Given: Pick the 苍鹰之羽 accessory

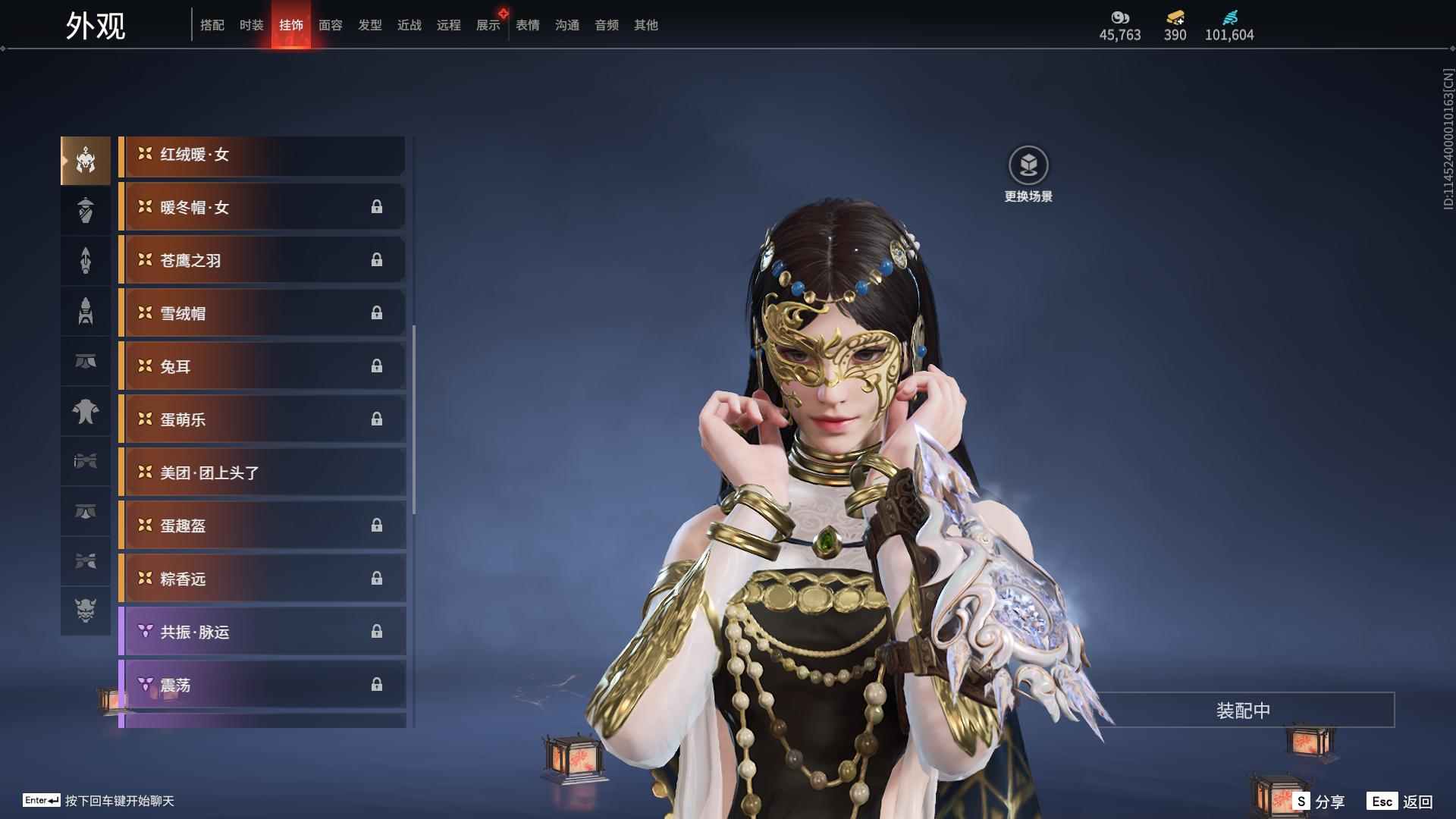Looking at the screenshot, I should click(262, 261).
